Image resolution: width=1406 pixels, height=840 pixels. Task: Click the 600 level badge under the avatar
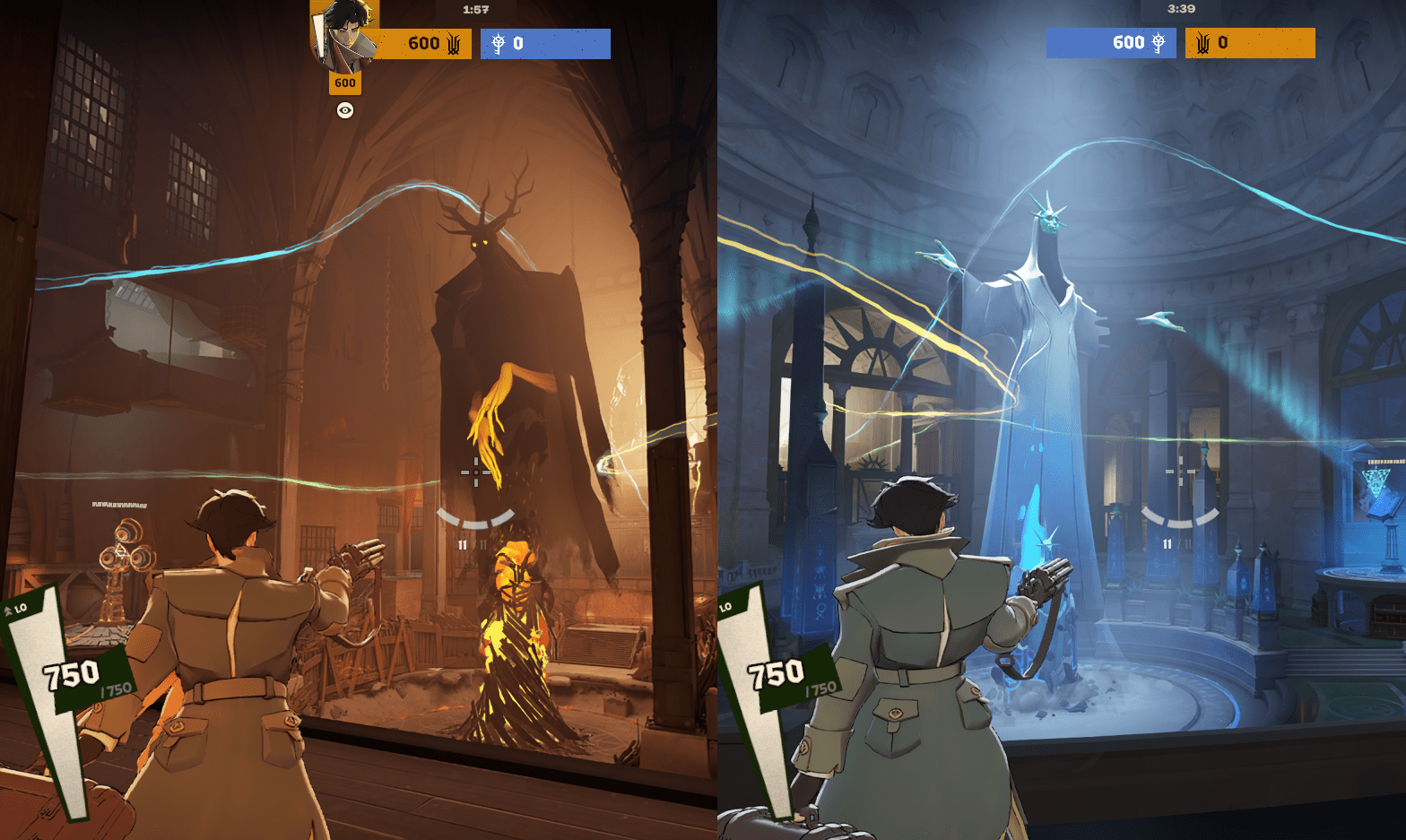click(345, 82)
